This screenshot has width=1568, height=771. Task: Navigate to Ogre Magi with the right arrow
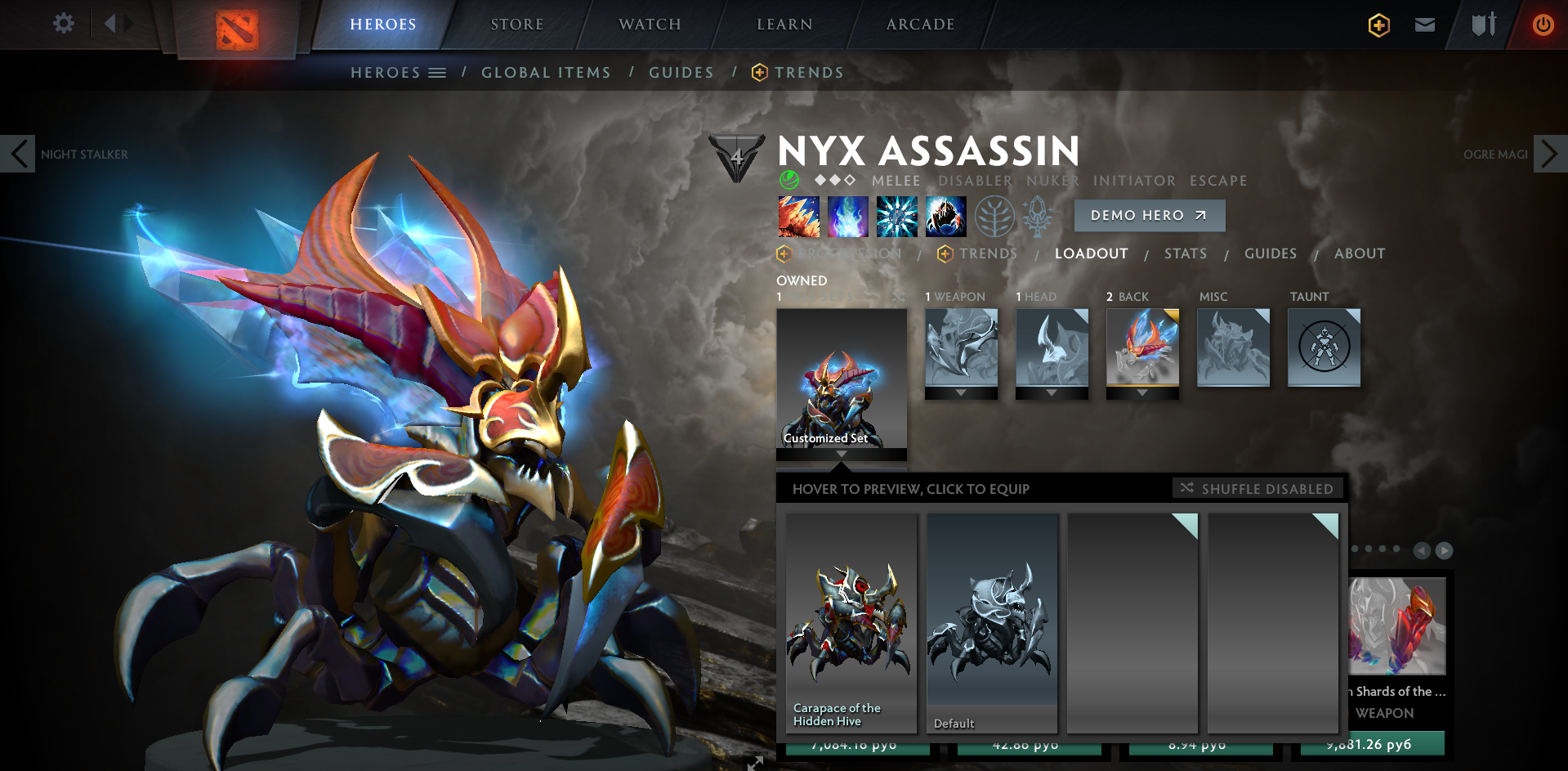click(1550, 154)
